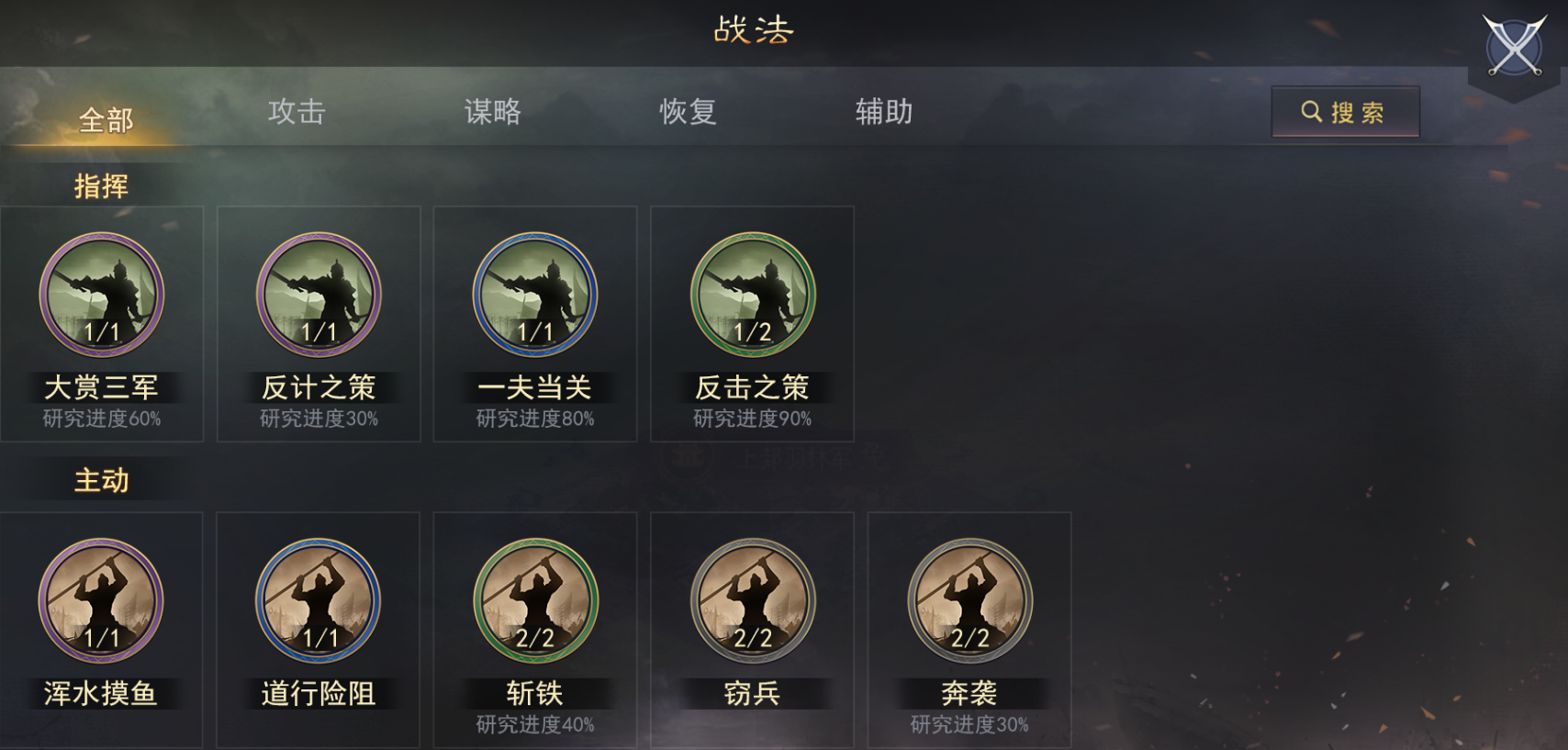This screenshot has height=750, width=1568.
Task: Open the 浑水摸鱼 skill icon
Action: [x=101, y=601]
